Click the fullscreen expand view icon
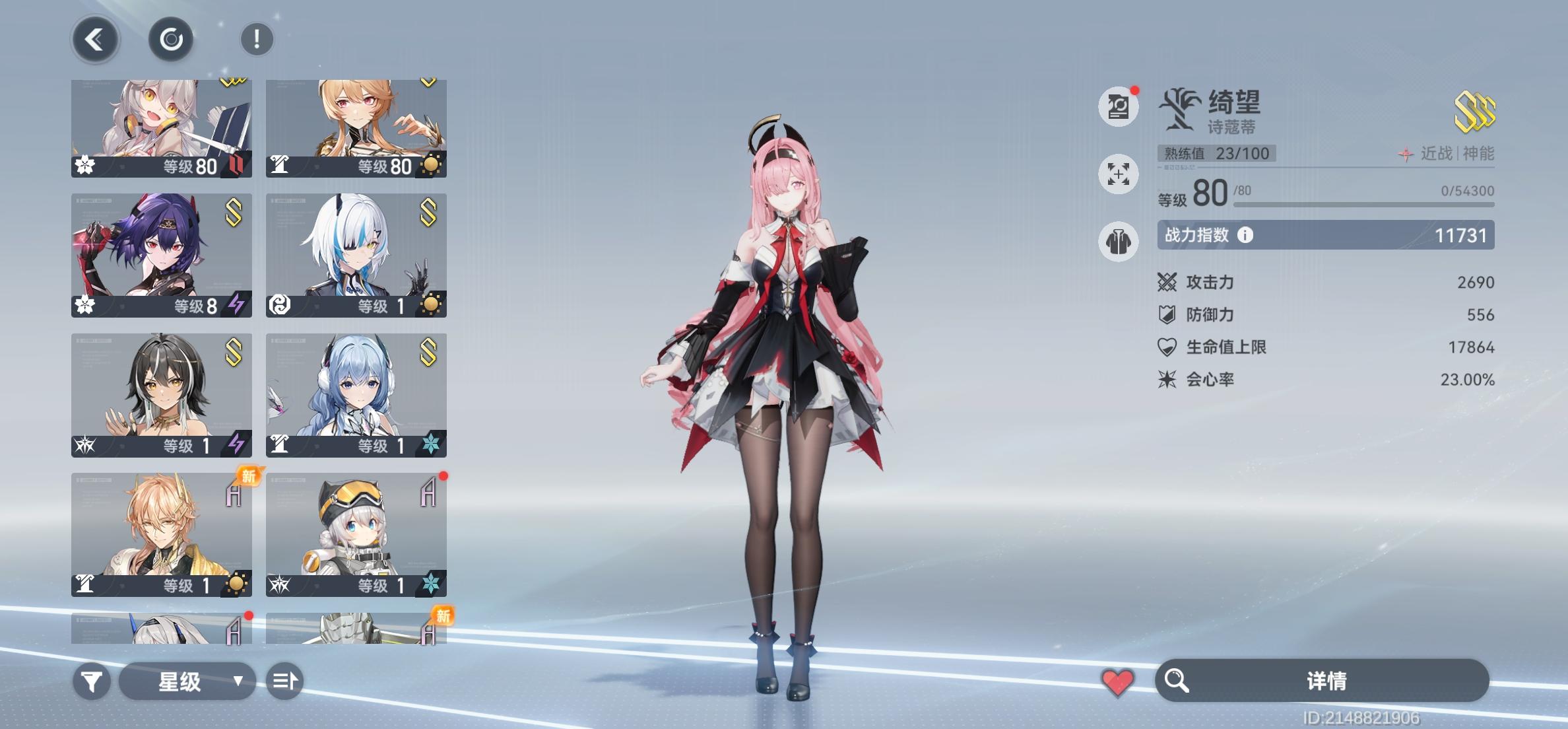The height and width of the screenshot is (729, 1568). pos(1118,174)
